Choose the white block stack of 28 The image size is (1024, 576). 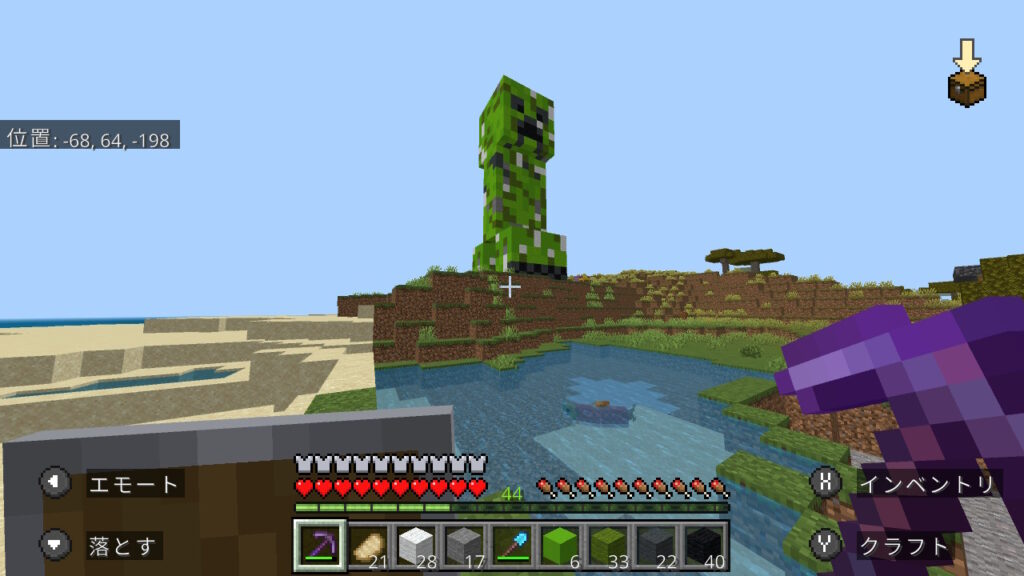click(415, 546)
